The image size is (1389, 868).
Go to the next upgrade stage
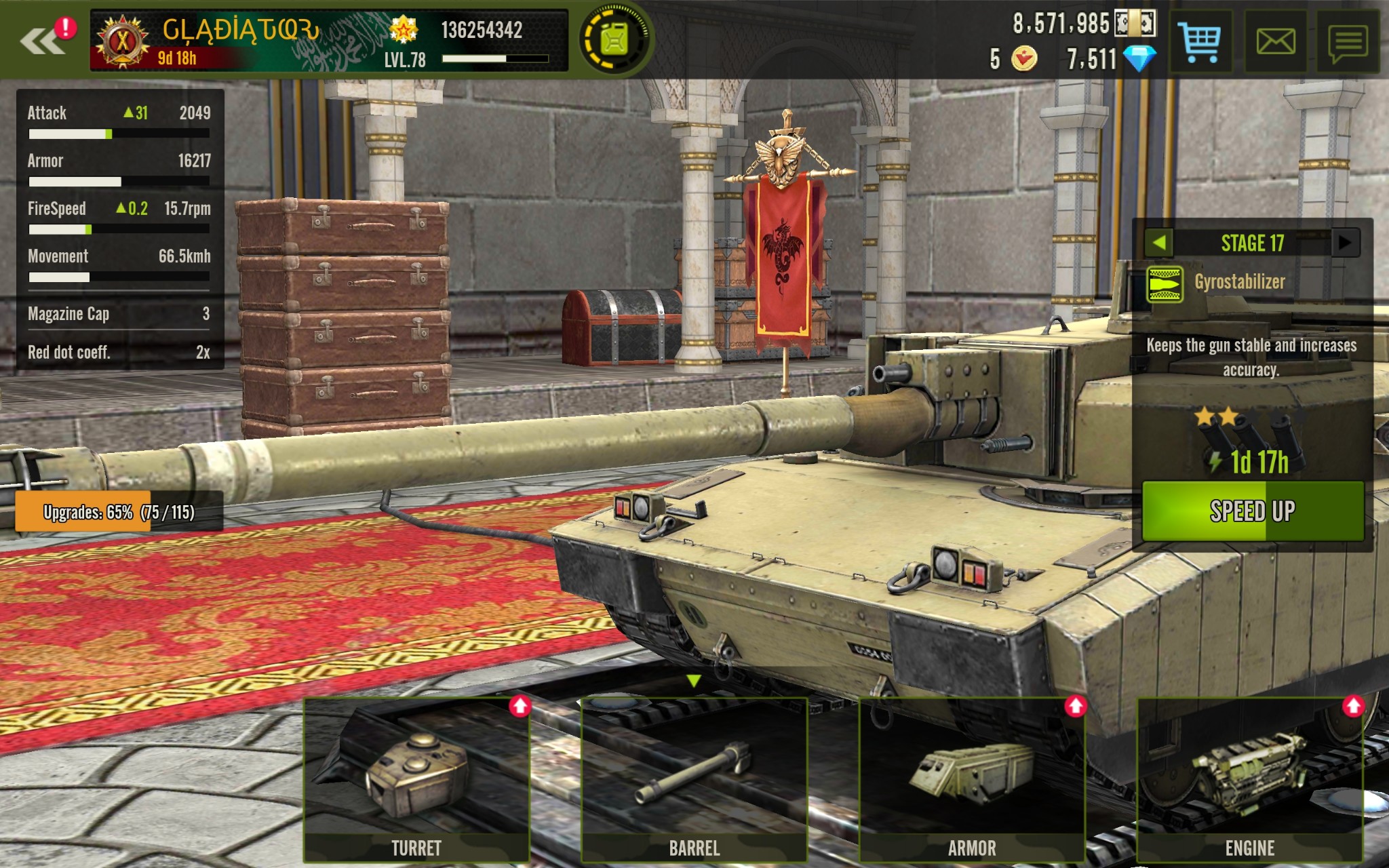tap(1346, 243)
